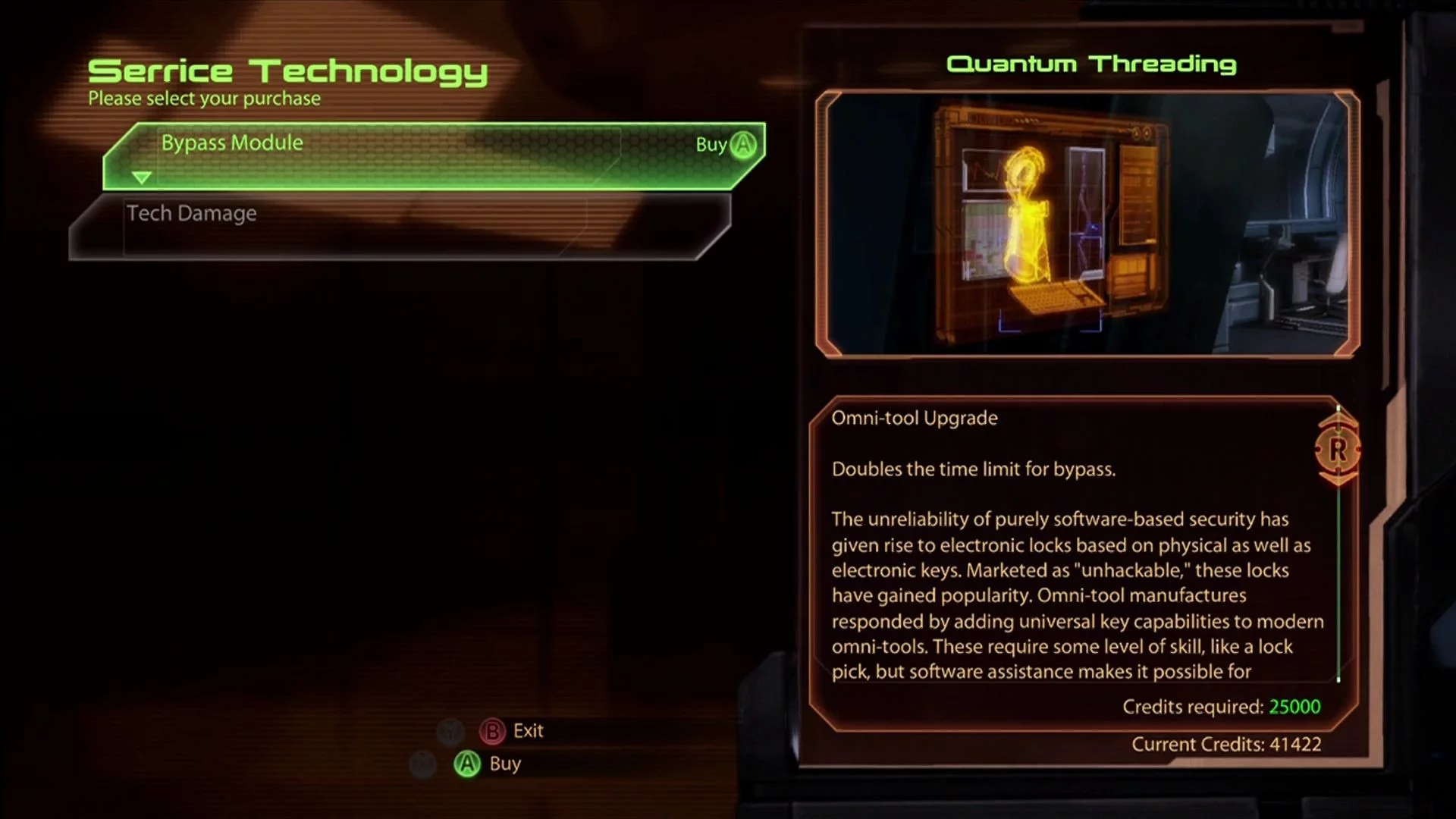1456x819 pixels.
Task: Click the red B button icon for Exit
Action: click(x=493, y=731)
